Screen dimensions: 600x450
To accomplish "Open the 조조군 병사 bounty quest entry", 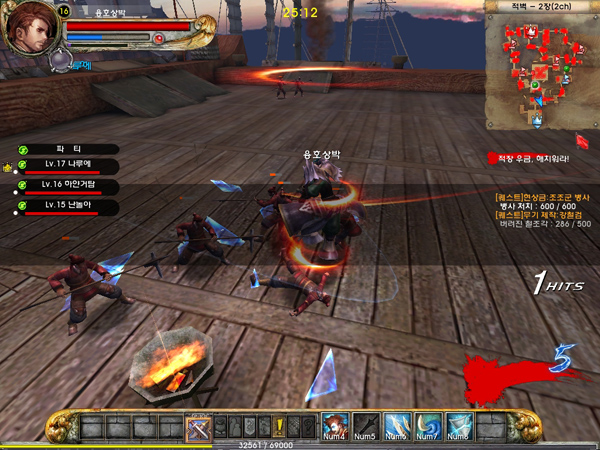I will pyautogui.click(x=543, y=197).
